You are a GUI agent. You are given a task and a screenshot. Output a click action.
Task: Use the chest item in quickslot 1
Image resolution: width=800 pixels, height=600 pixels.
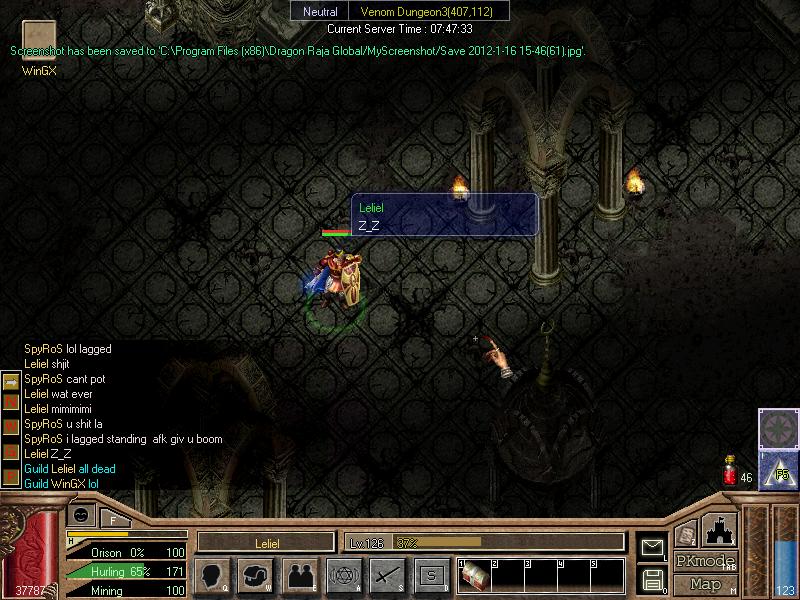point(474,577)
